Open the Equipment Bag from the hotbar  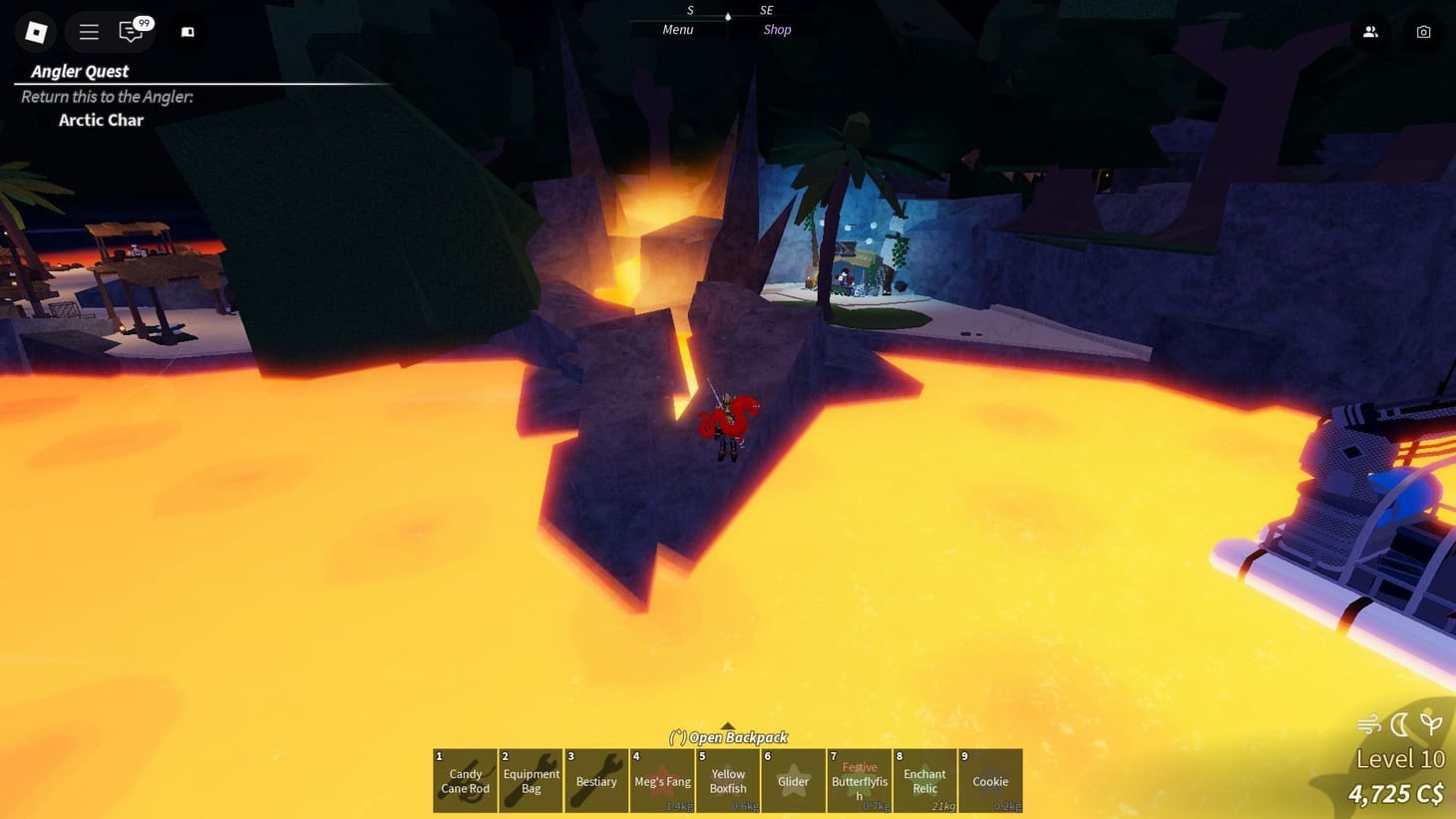531,781
